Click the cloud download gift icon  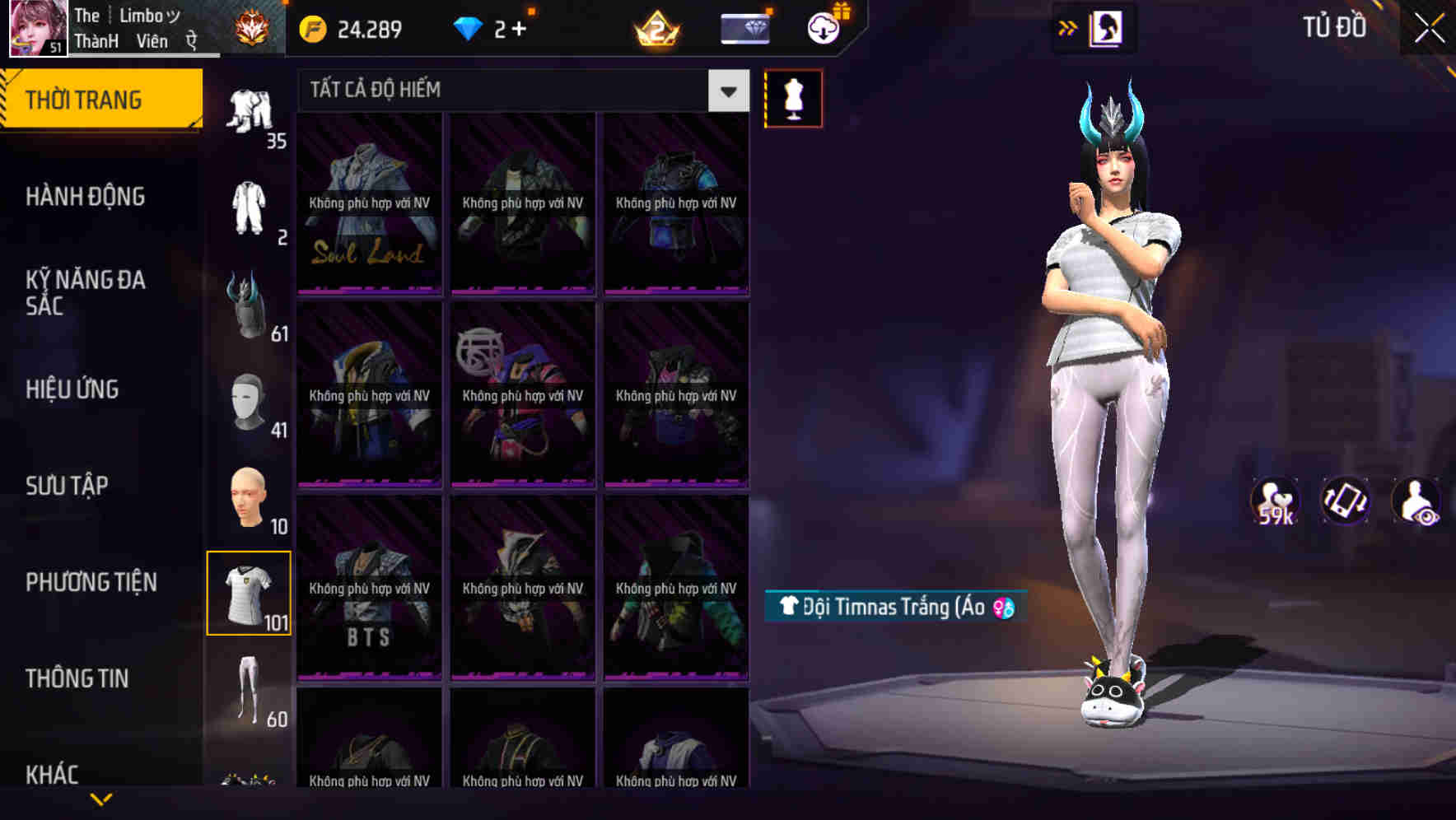(822, 27)
